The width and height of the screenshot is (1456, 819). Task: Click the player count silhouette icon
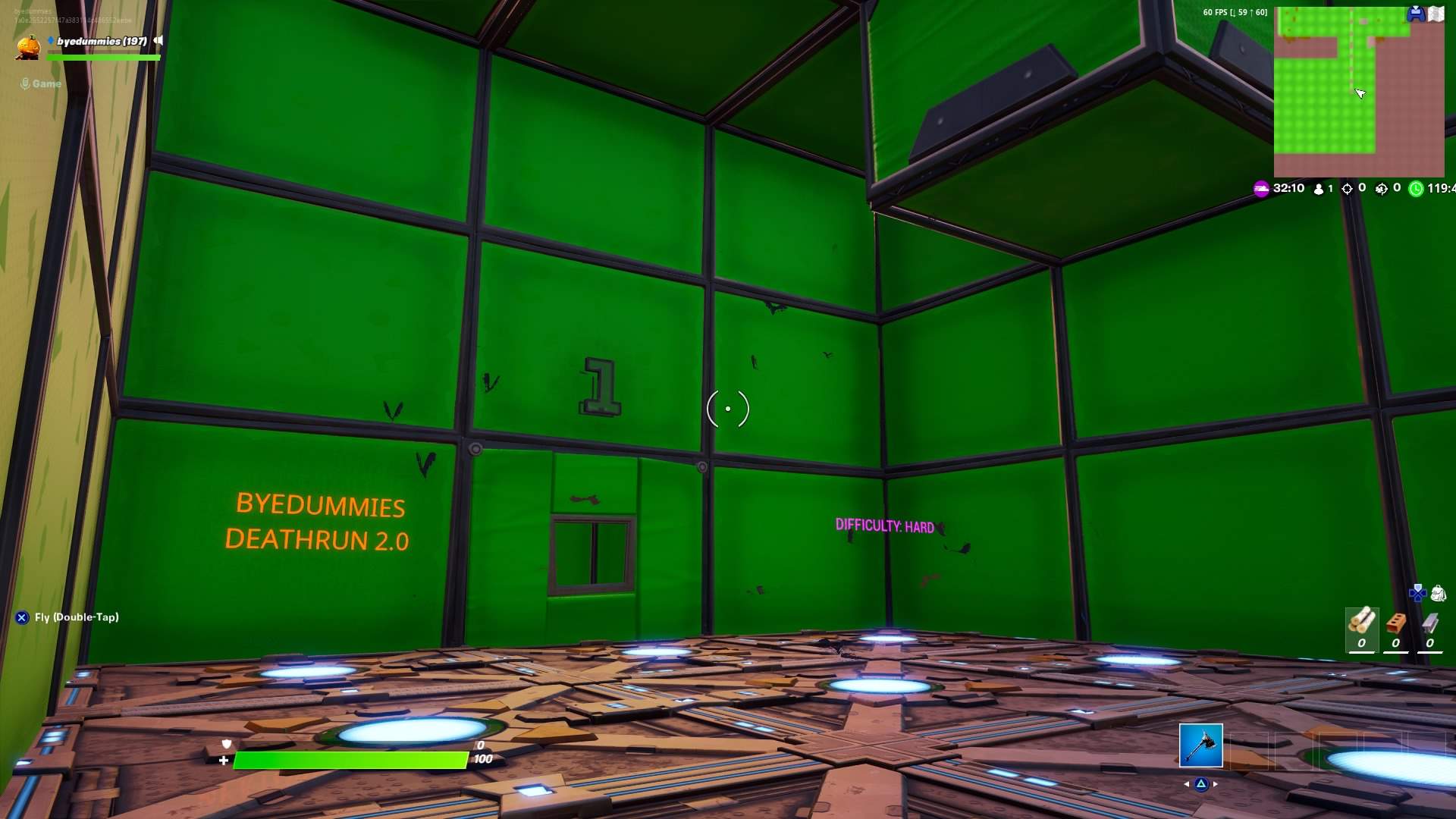pyautogui.click(x=1318, y=188)
